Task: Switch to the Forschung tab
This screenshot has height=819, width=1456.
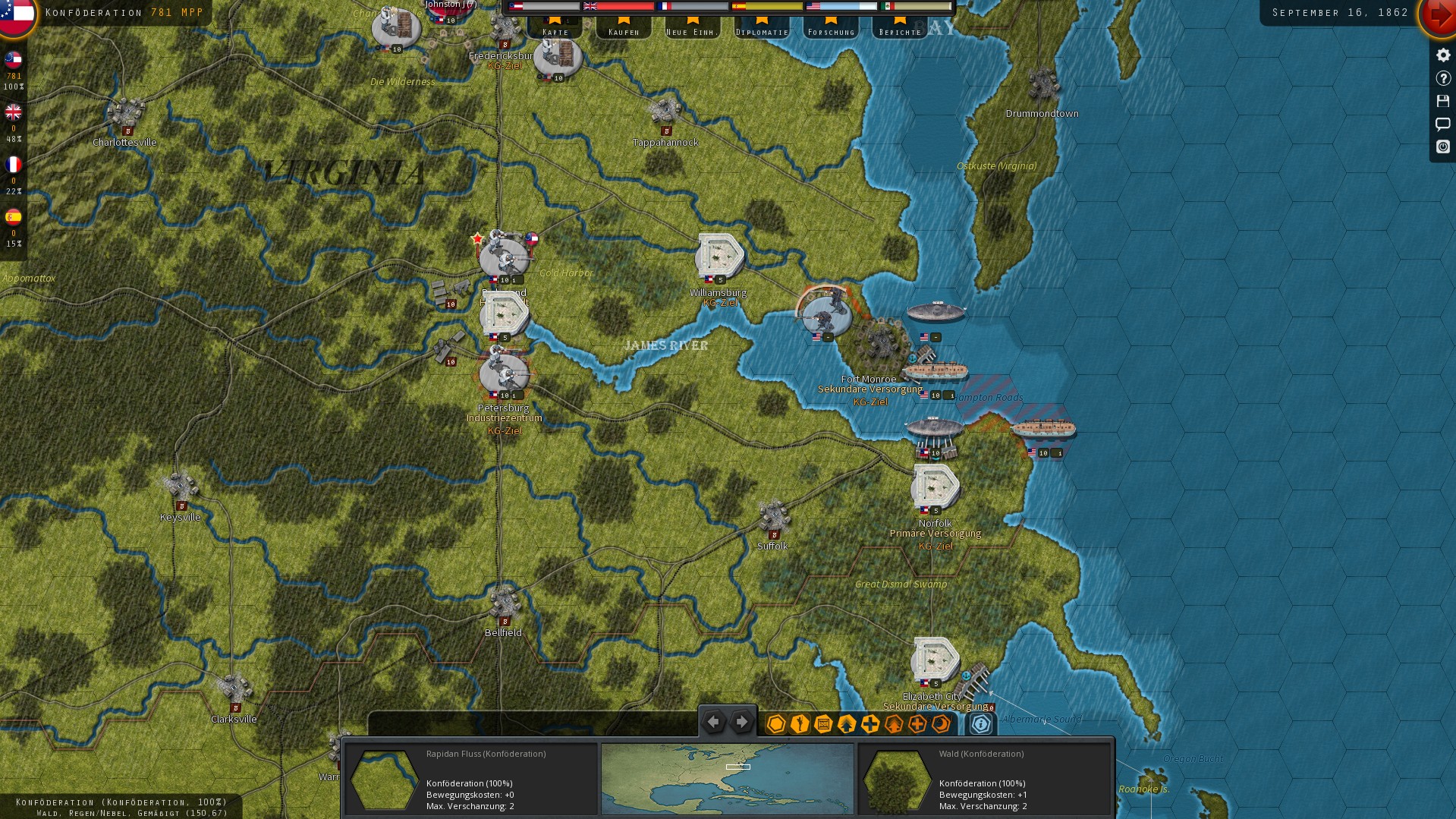Action: point(830,31)
